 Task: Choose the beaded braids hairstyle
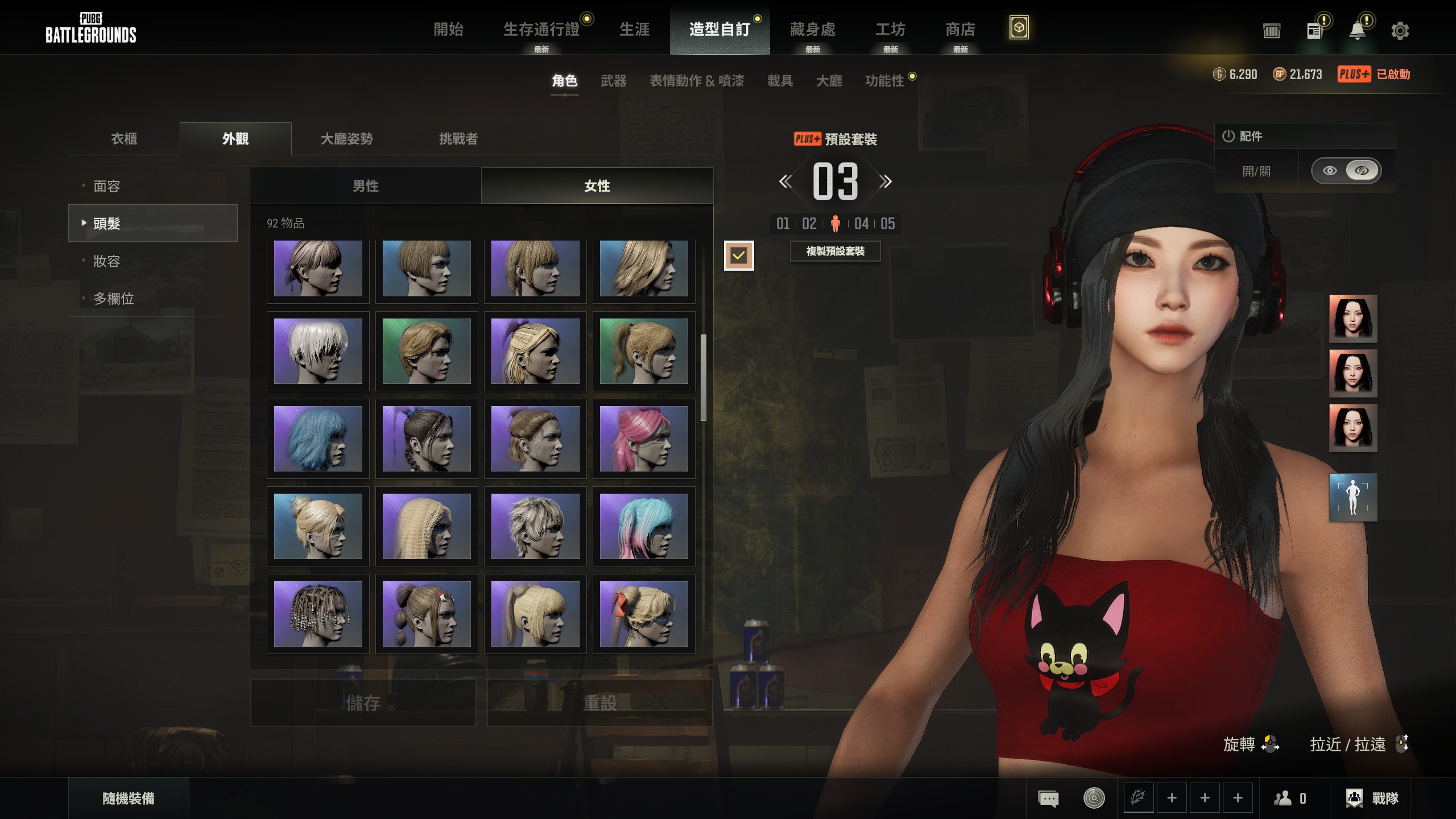318,614
